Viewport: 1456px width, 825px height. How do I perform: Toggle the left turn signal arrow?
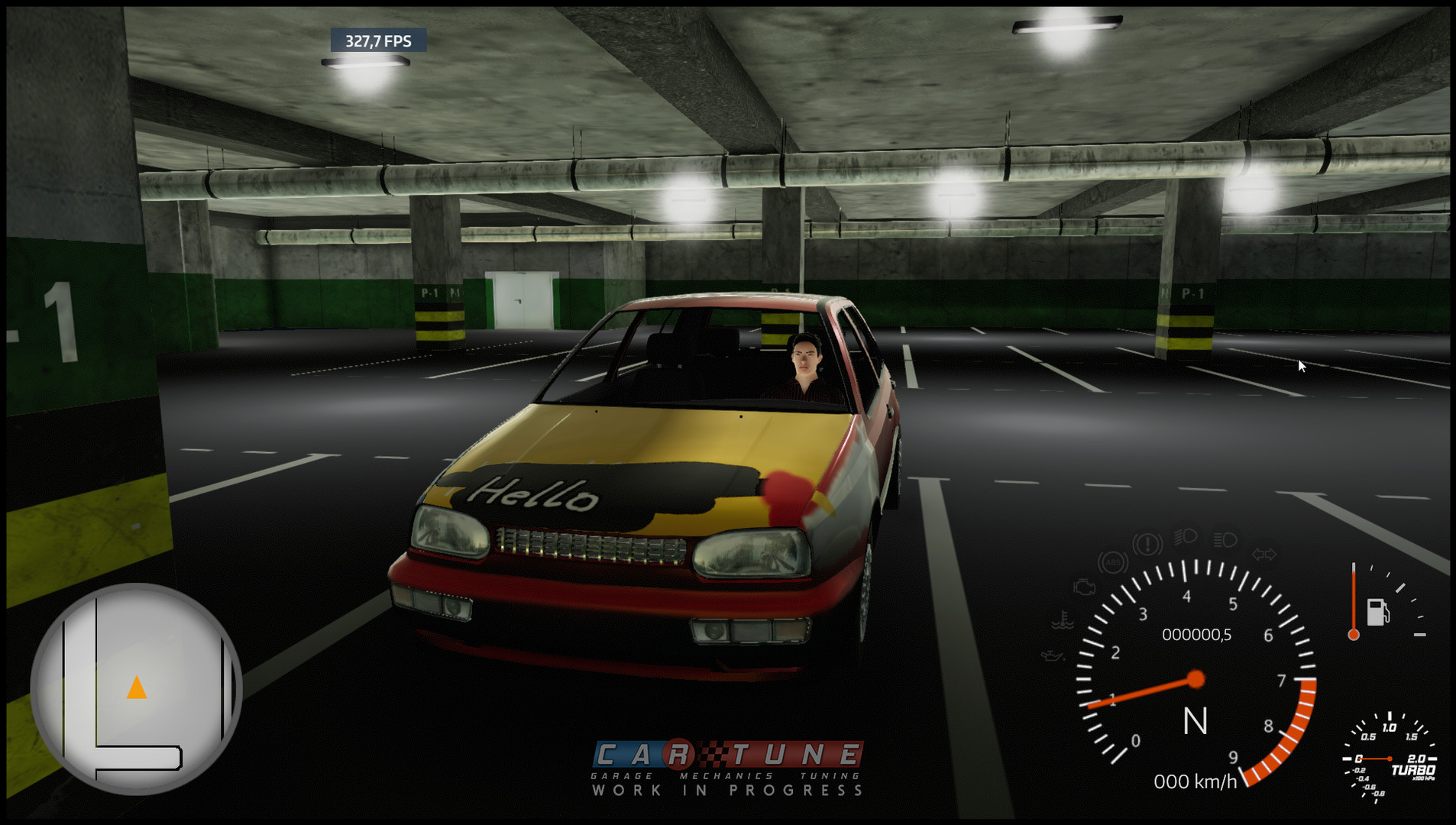click(1259, 554)
